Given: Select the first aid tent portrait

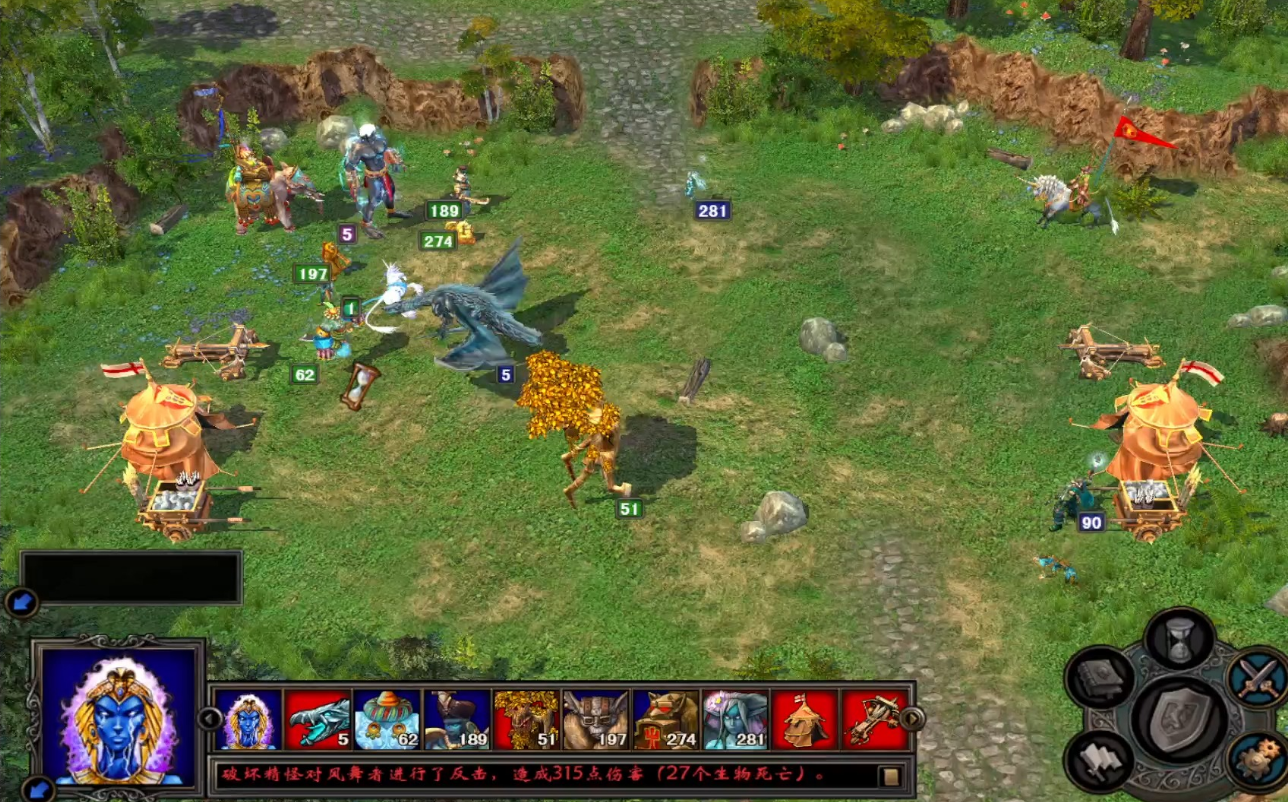Looking at the screenshot, I should (x=805, y=720).
